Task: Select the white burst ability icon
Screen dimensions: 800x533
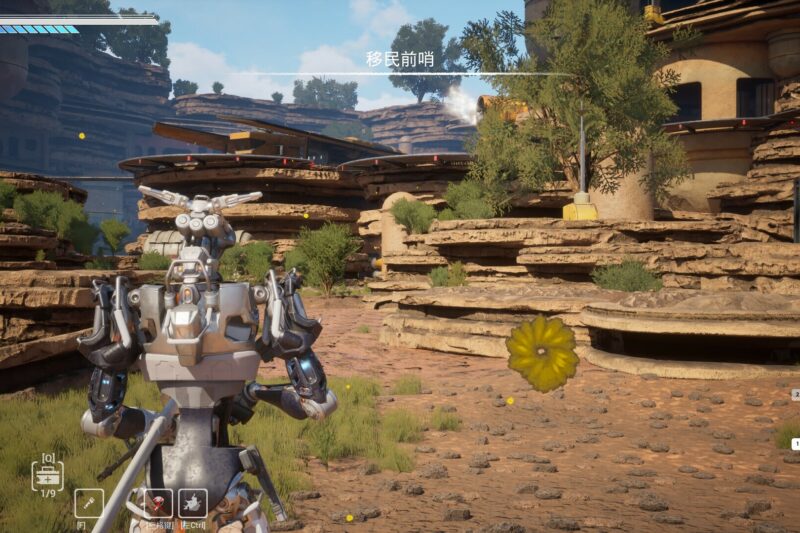Action: [x=192, y=502]
